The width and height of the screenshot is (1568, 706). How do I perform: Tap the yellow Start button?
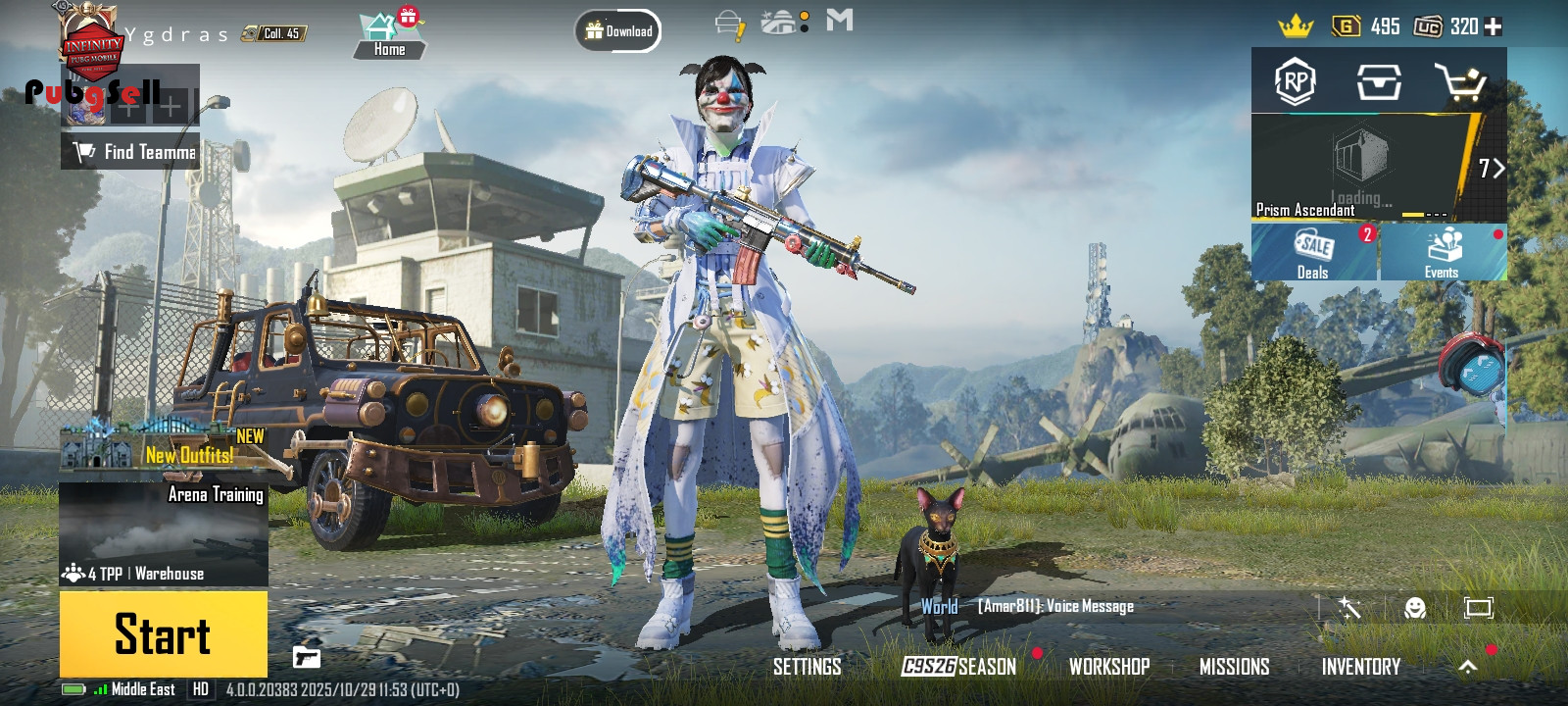click(163, 633)
